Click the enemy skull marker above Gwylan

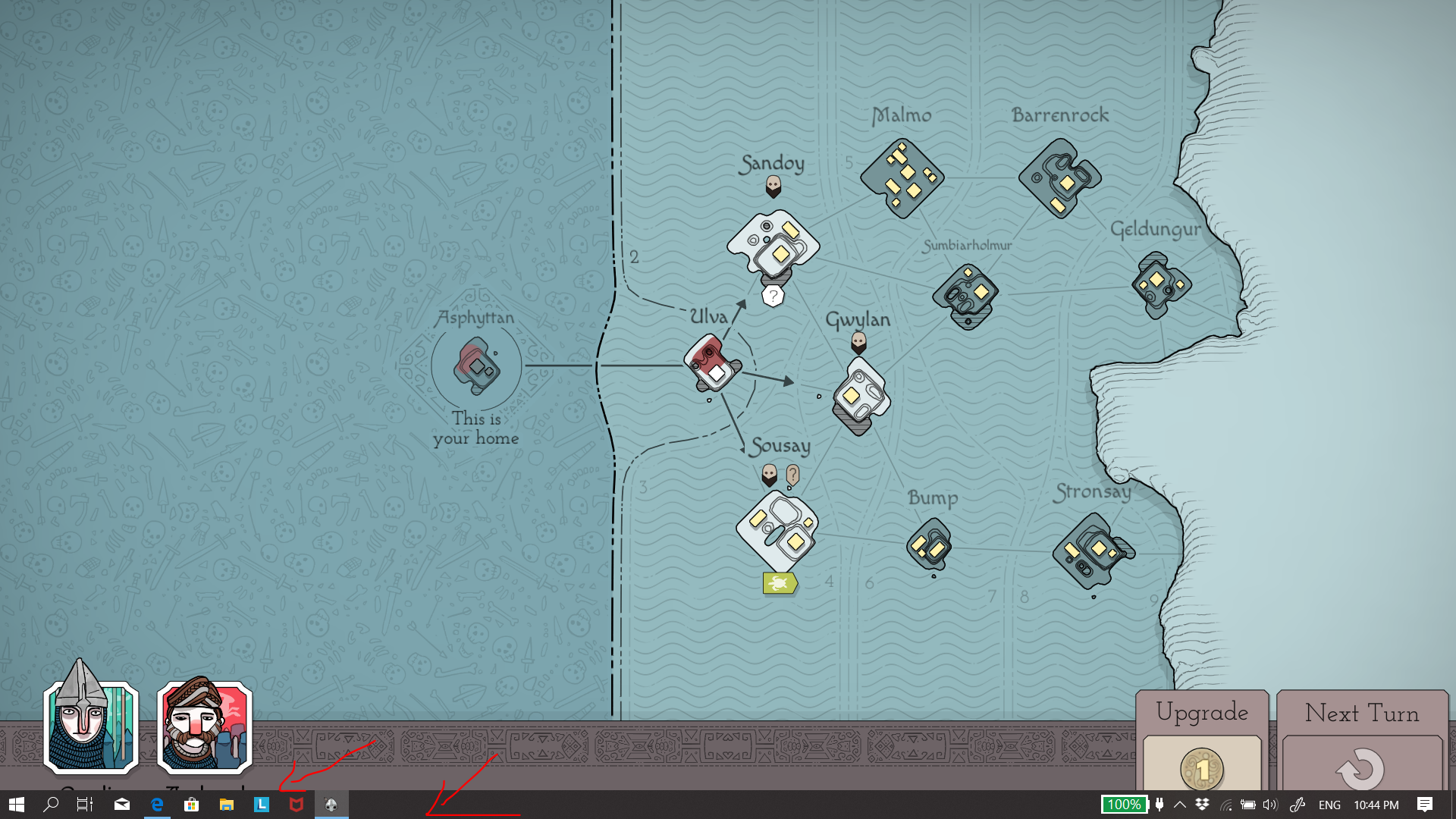[x=859, y=341]
